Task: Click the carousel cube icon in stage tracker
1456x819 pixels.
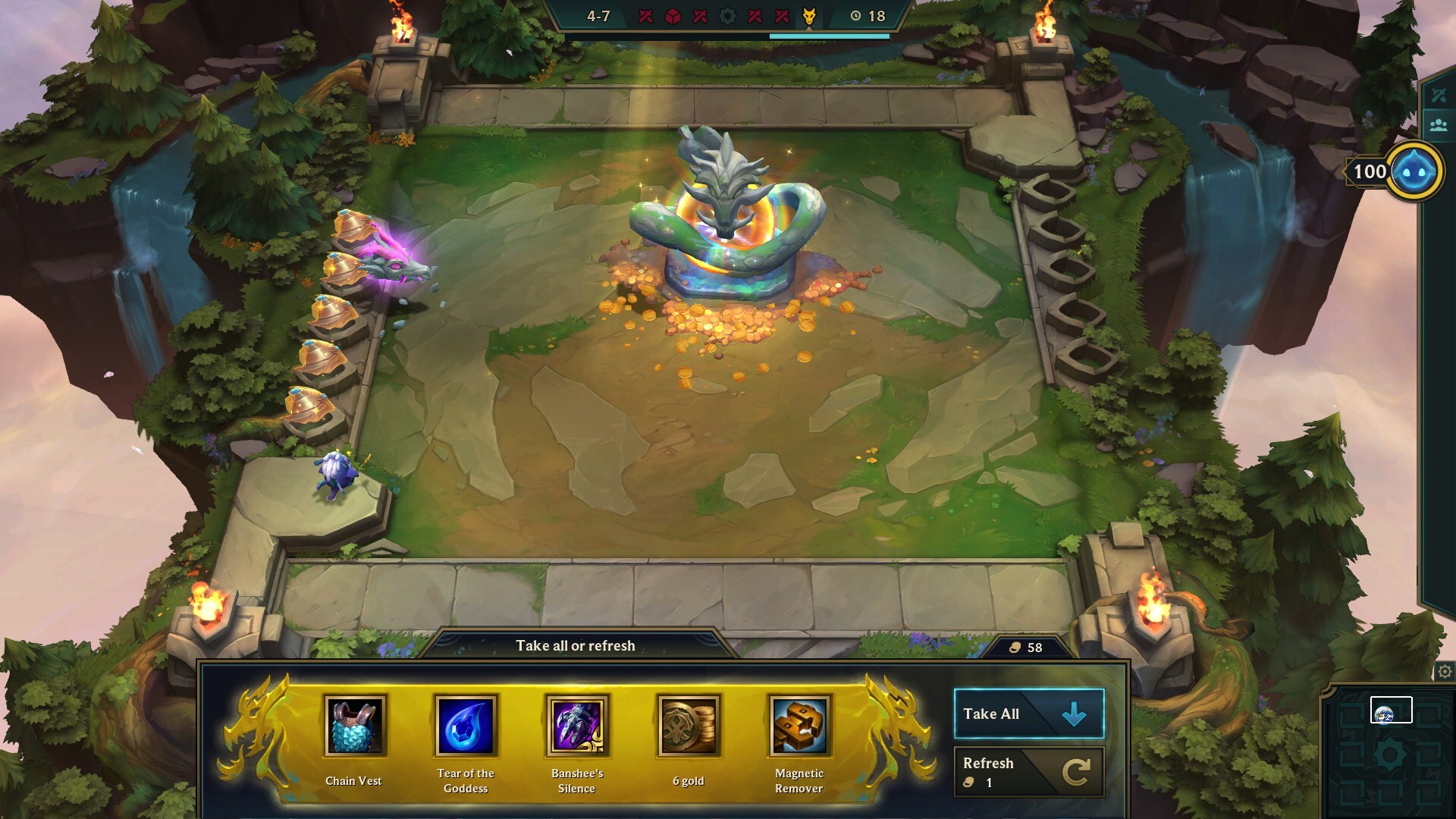Action: (673, 17)
